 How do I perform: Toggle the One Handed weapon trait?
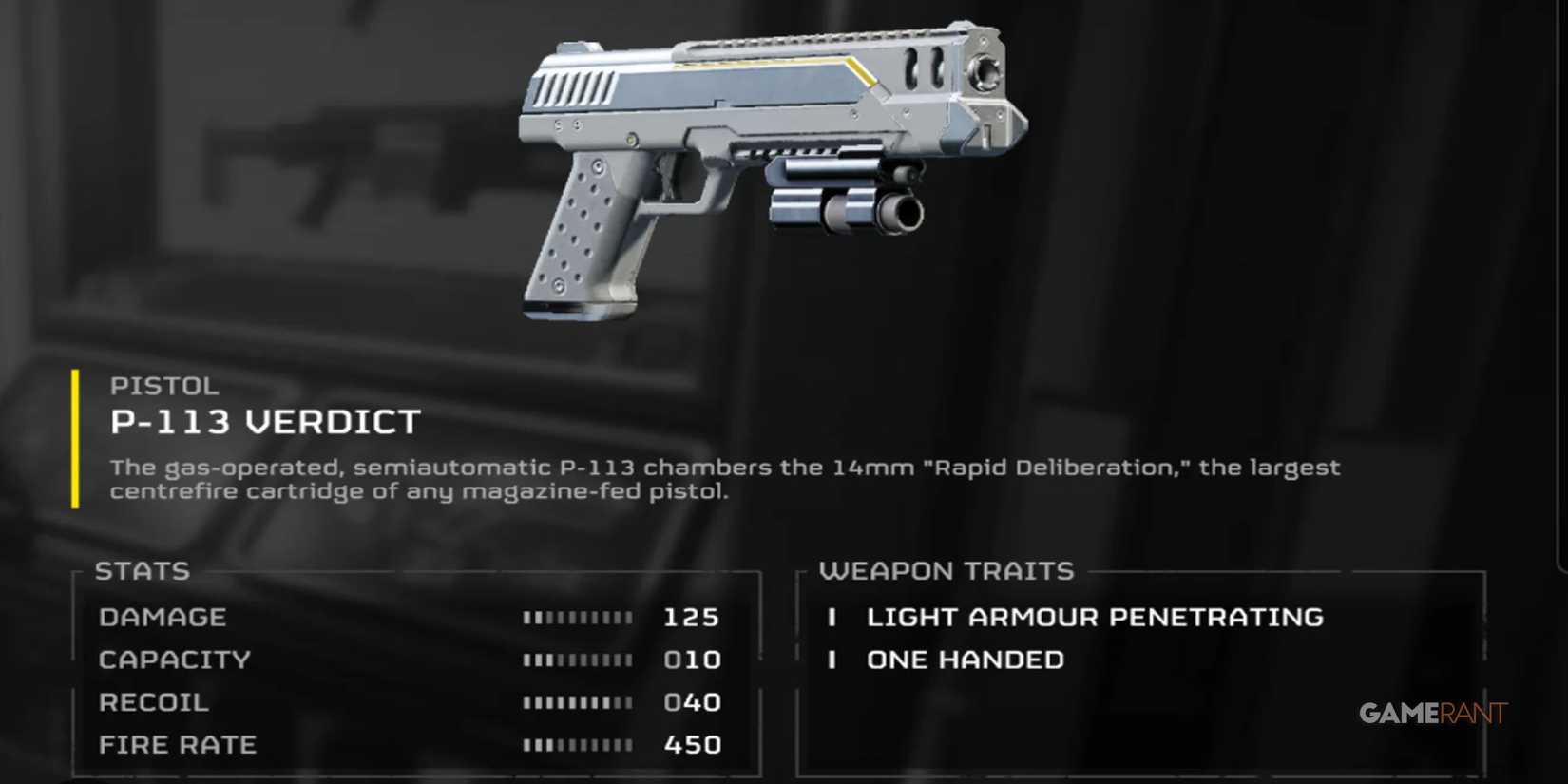point(965,660)
